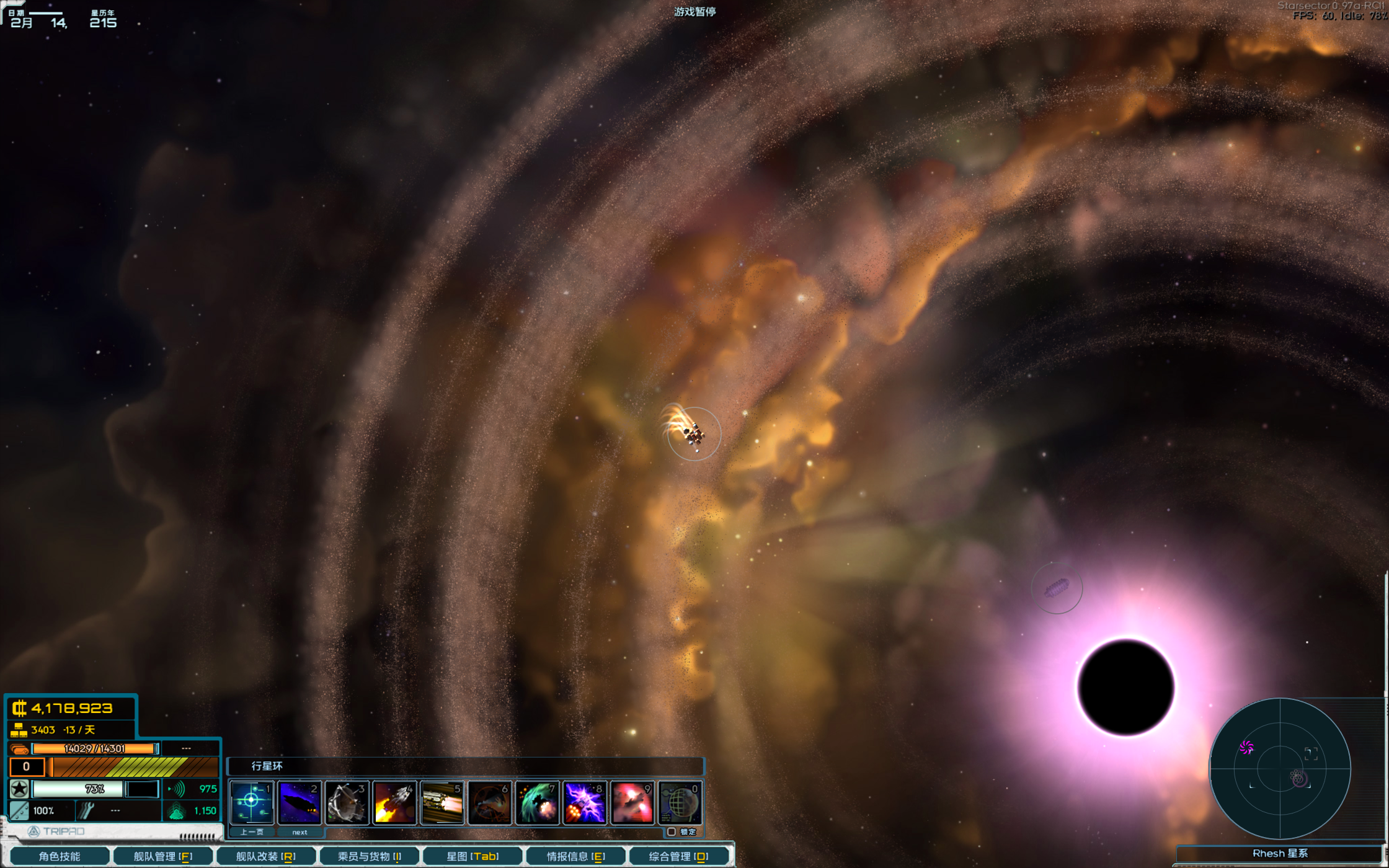Open the 情报信息 intel screen
This screenshot has height=868, width=1389.
(575, 856)
